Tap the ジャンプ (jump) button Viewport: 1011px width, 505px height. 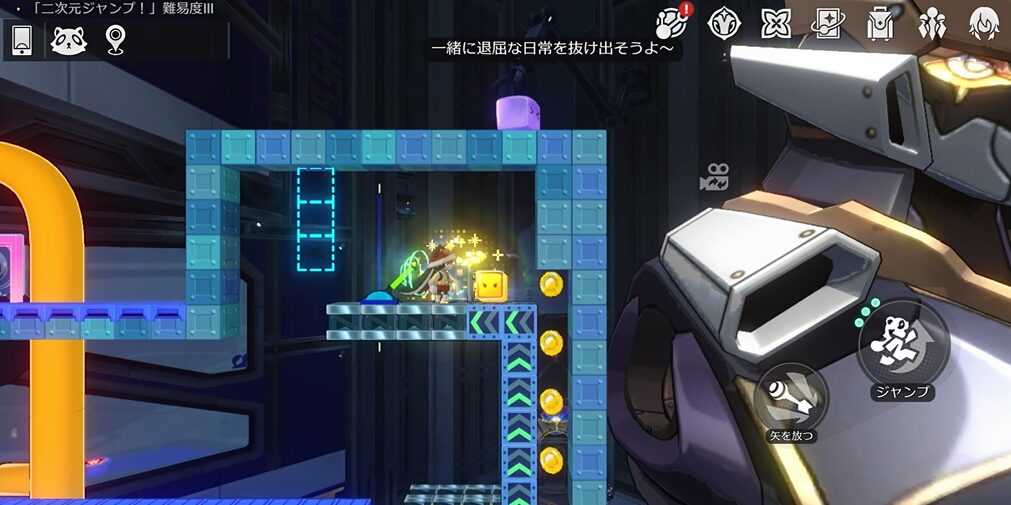point(902,342)
